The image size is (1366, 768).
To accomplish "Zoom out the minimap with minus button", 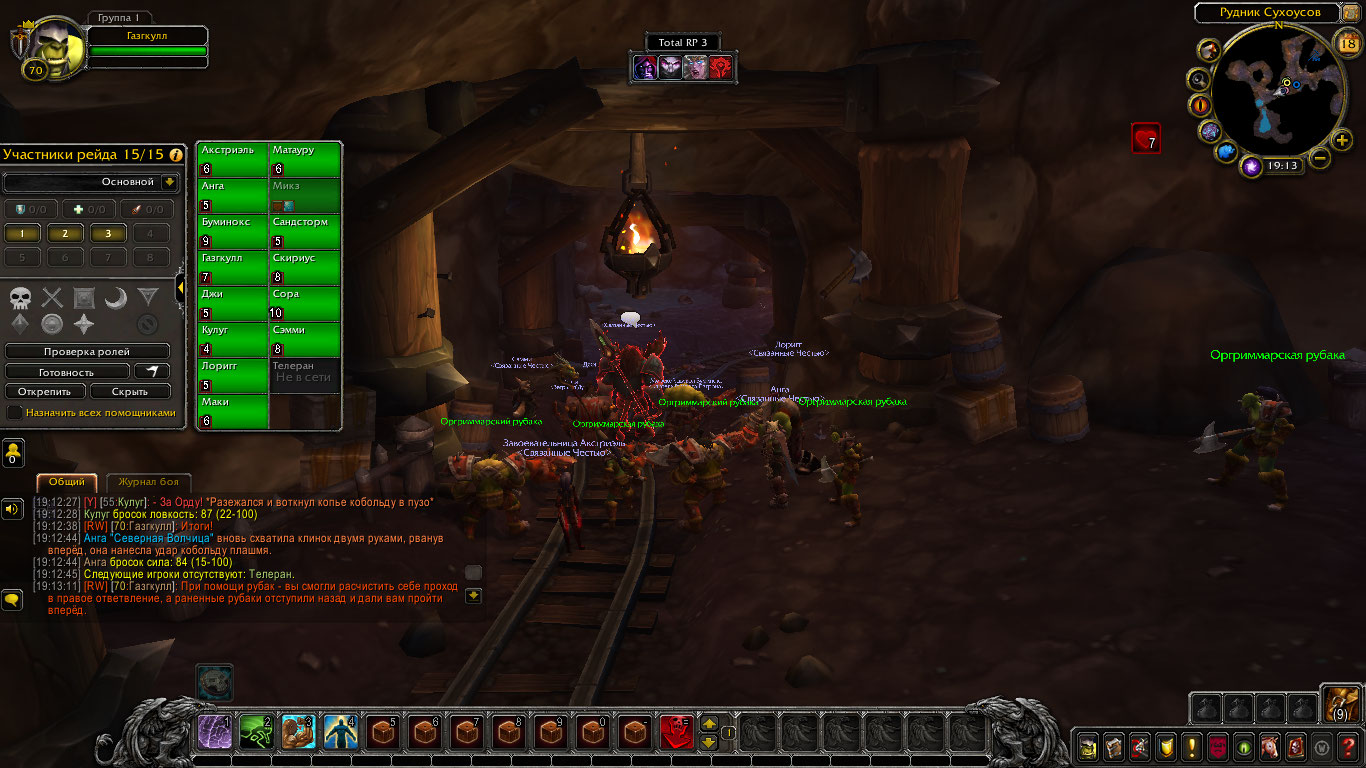I will [1320, 158].
